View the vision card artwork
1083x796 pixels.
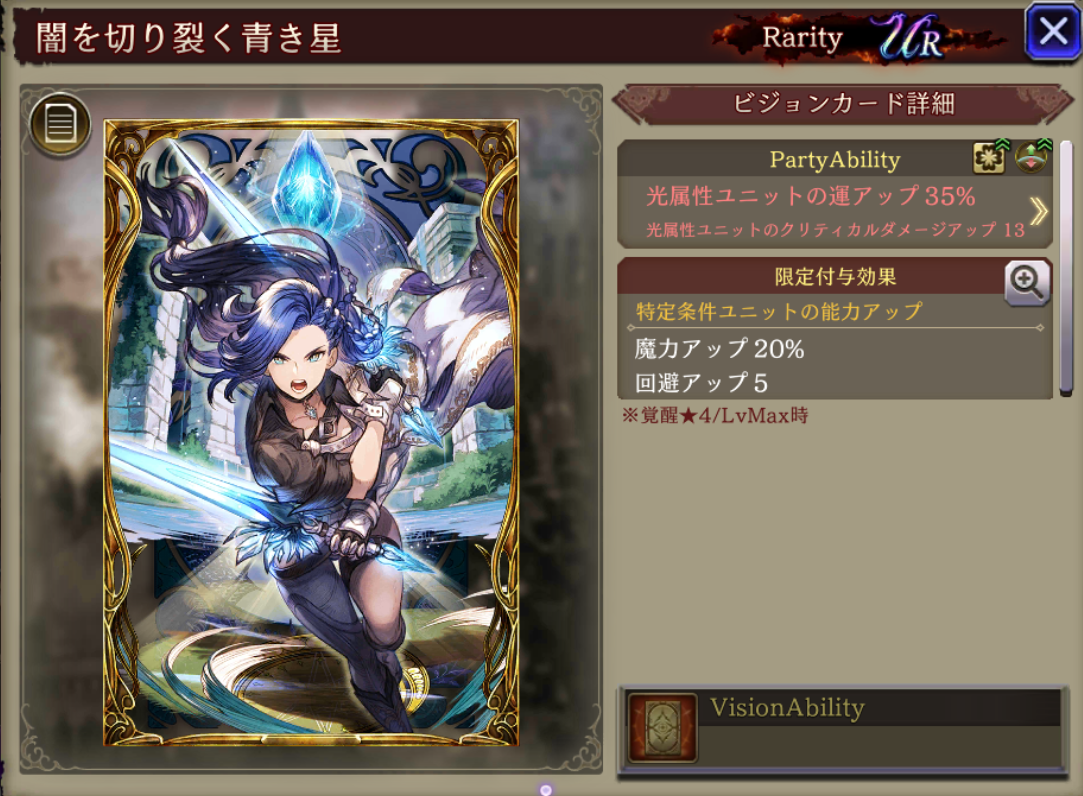(x=311, y=432)
